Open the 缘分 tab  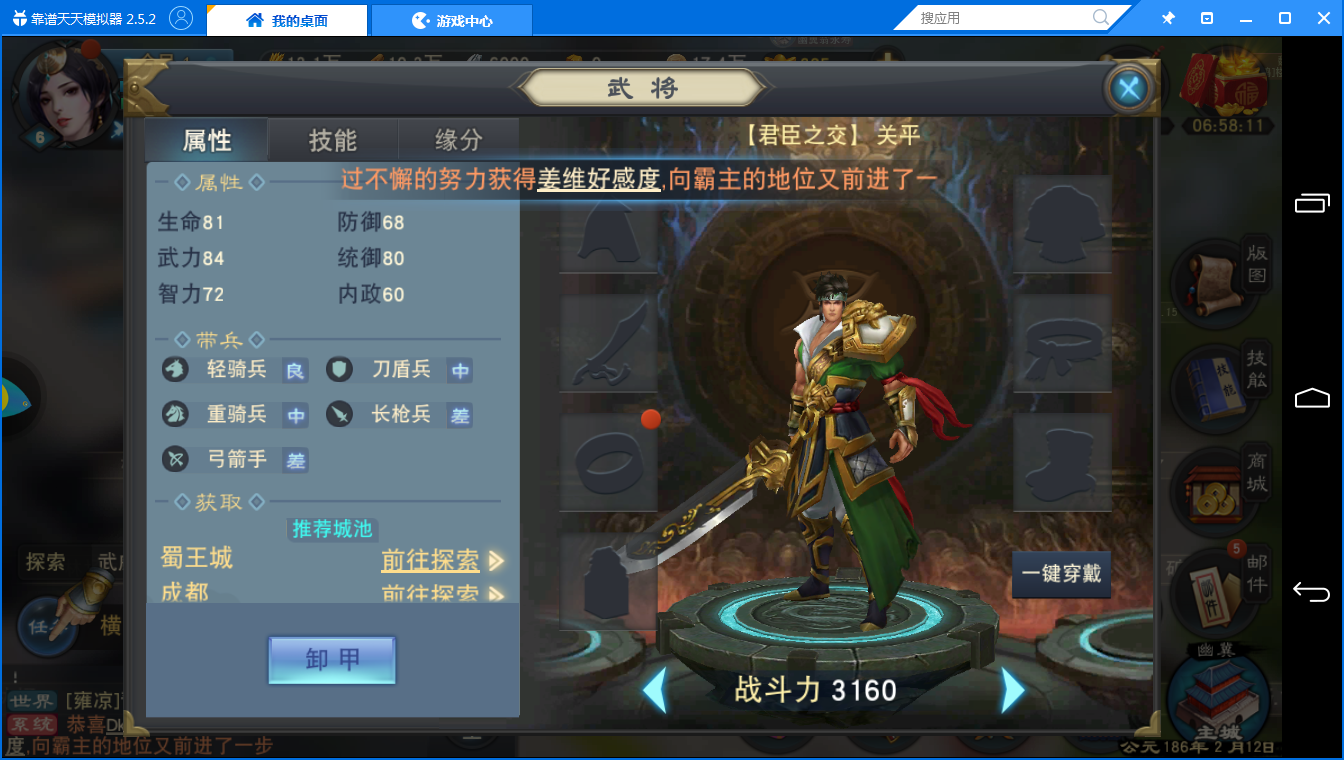458,141
